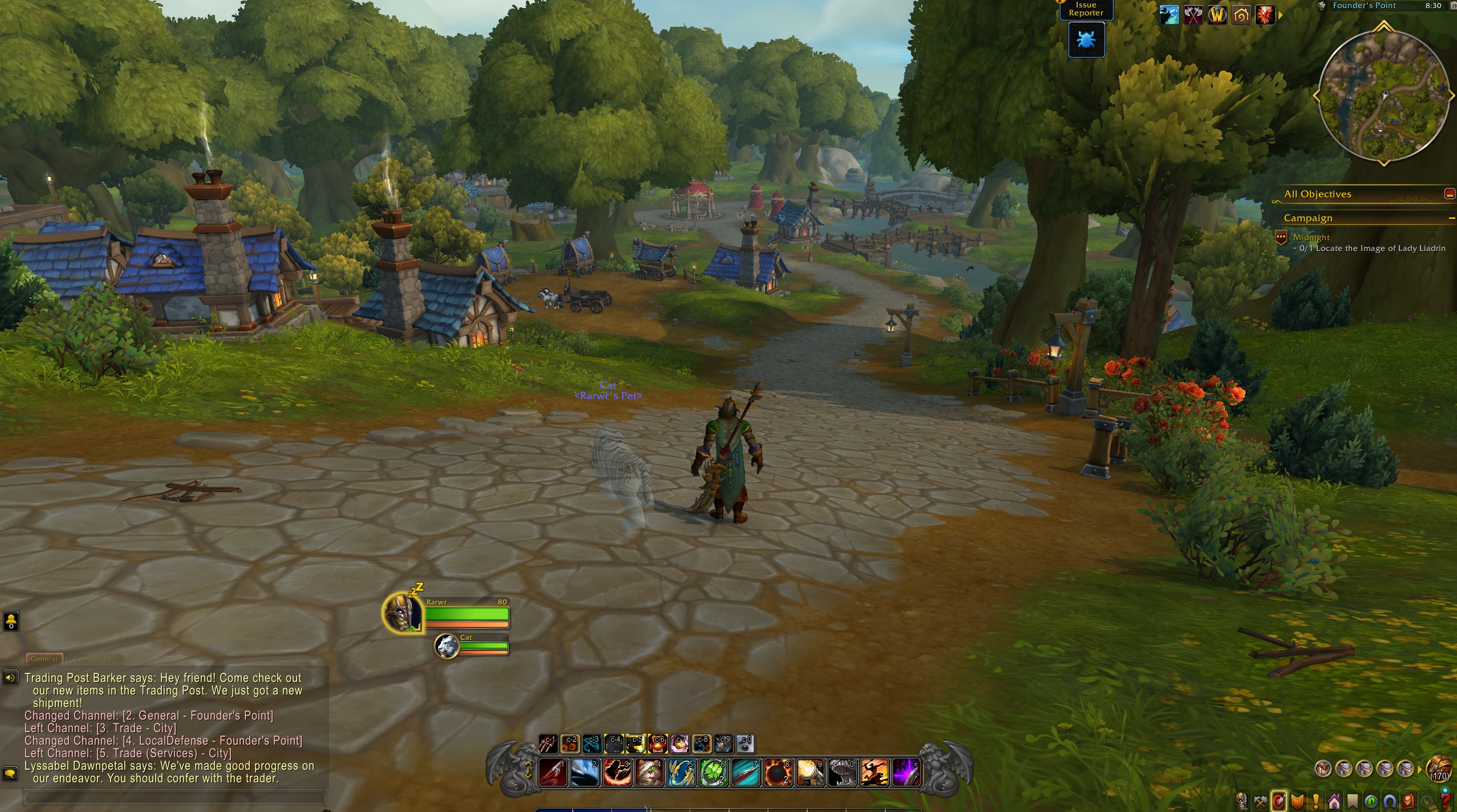
Task: Open the Quest Log exclamation mark icon
Action: (x=1316, y=799)
